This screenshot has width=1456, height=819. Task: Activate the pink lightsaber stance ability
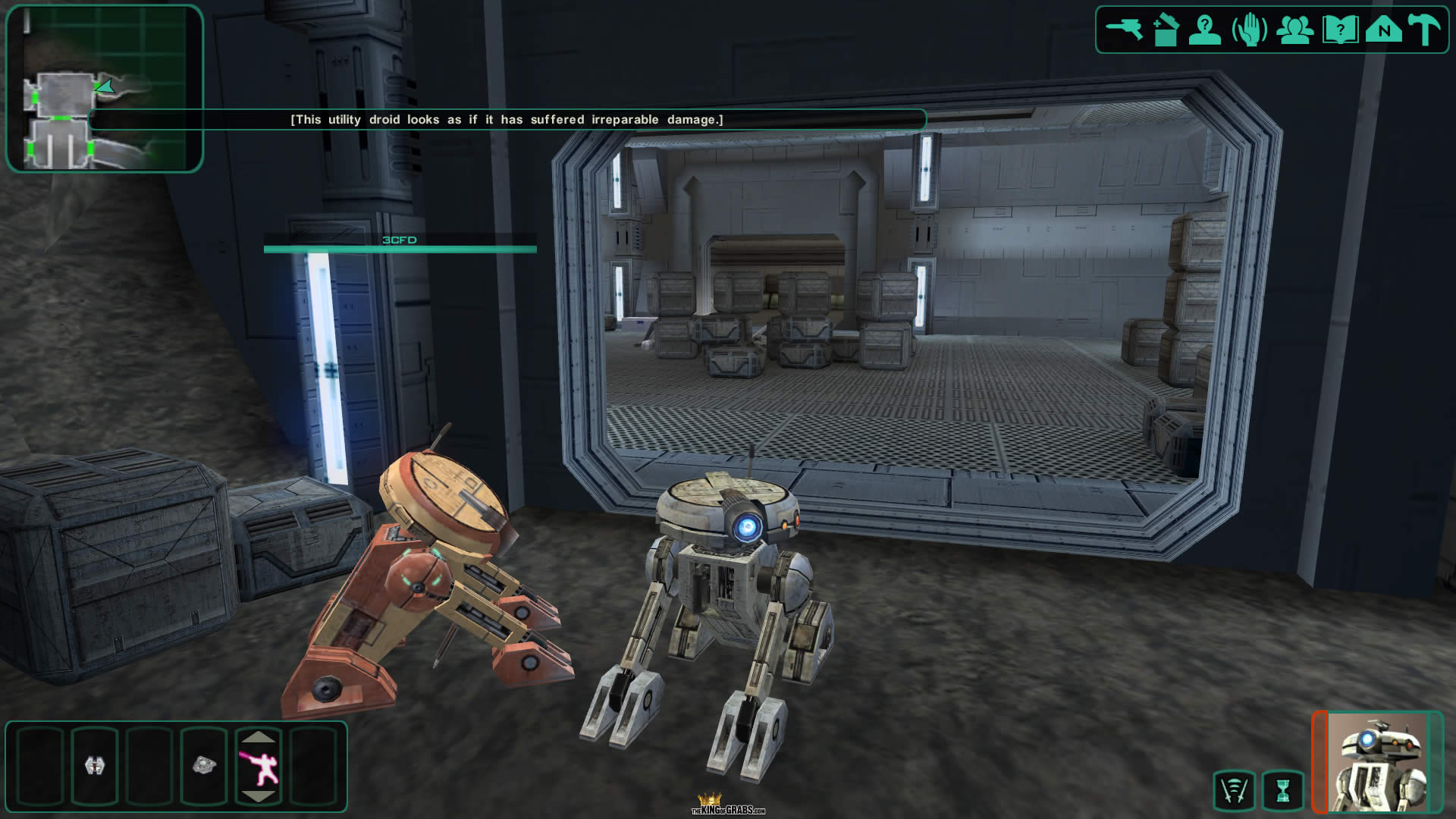coord(259,767)
